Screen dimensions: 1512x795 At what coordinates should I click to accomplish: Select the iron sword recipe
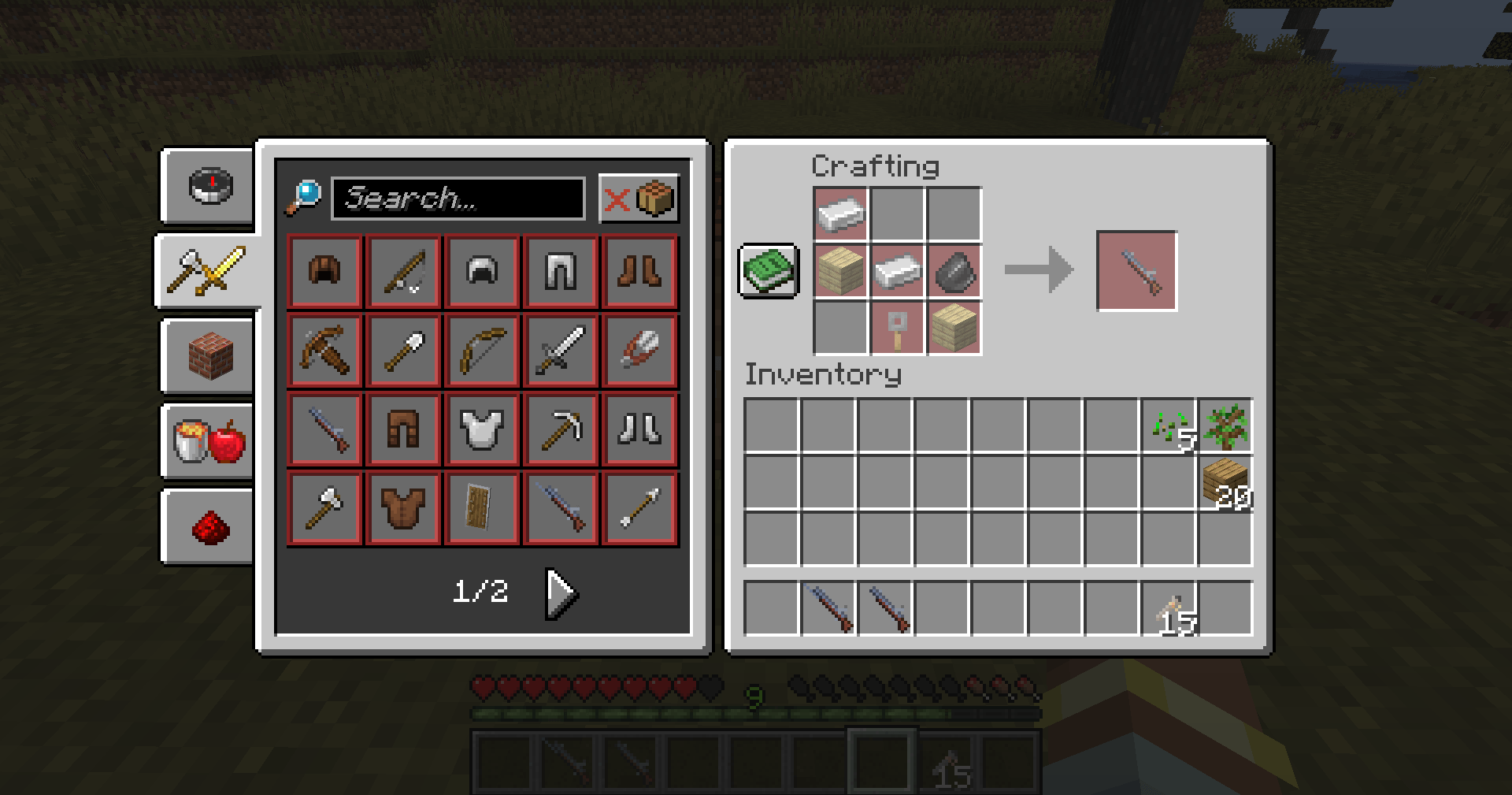point(561,350)
